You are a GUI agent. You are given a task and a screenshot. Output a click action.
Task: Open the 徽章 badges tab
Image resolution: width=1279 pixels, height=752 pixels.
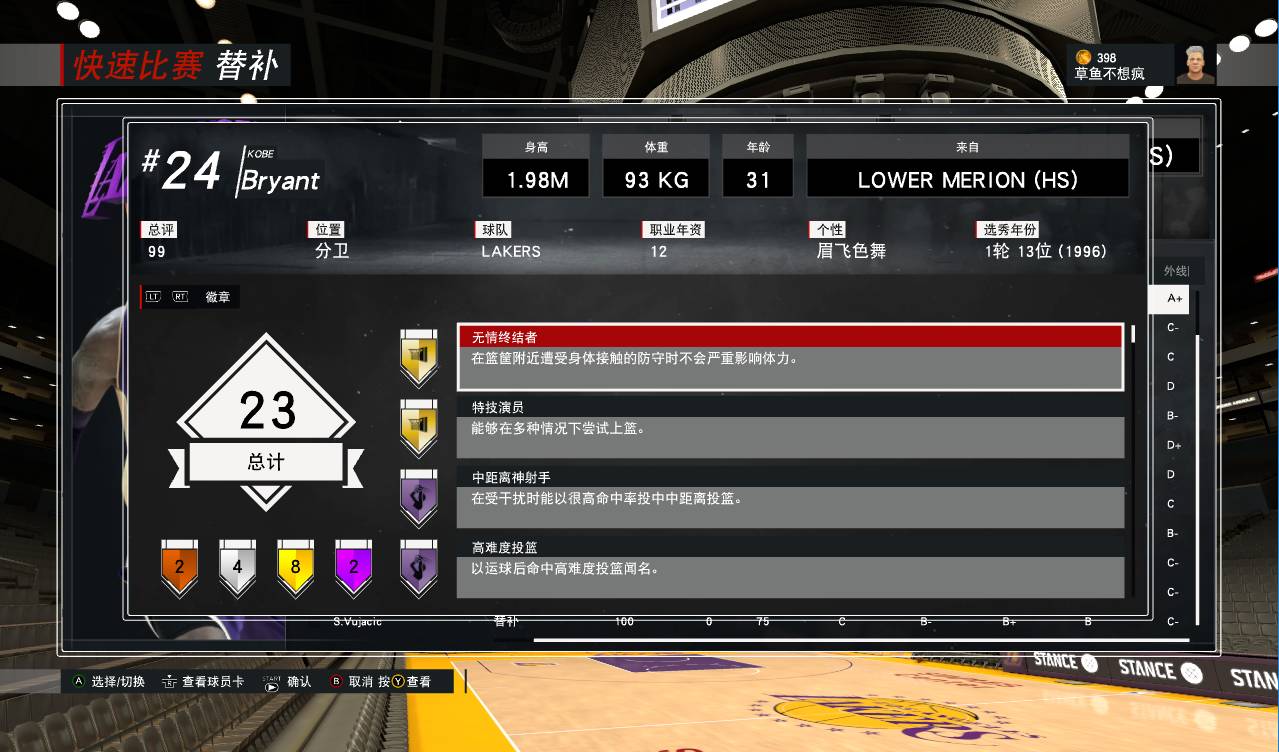click(x=217, y=297)
